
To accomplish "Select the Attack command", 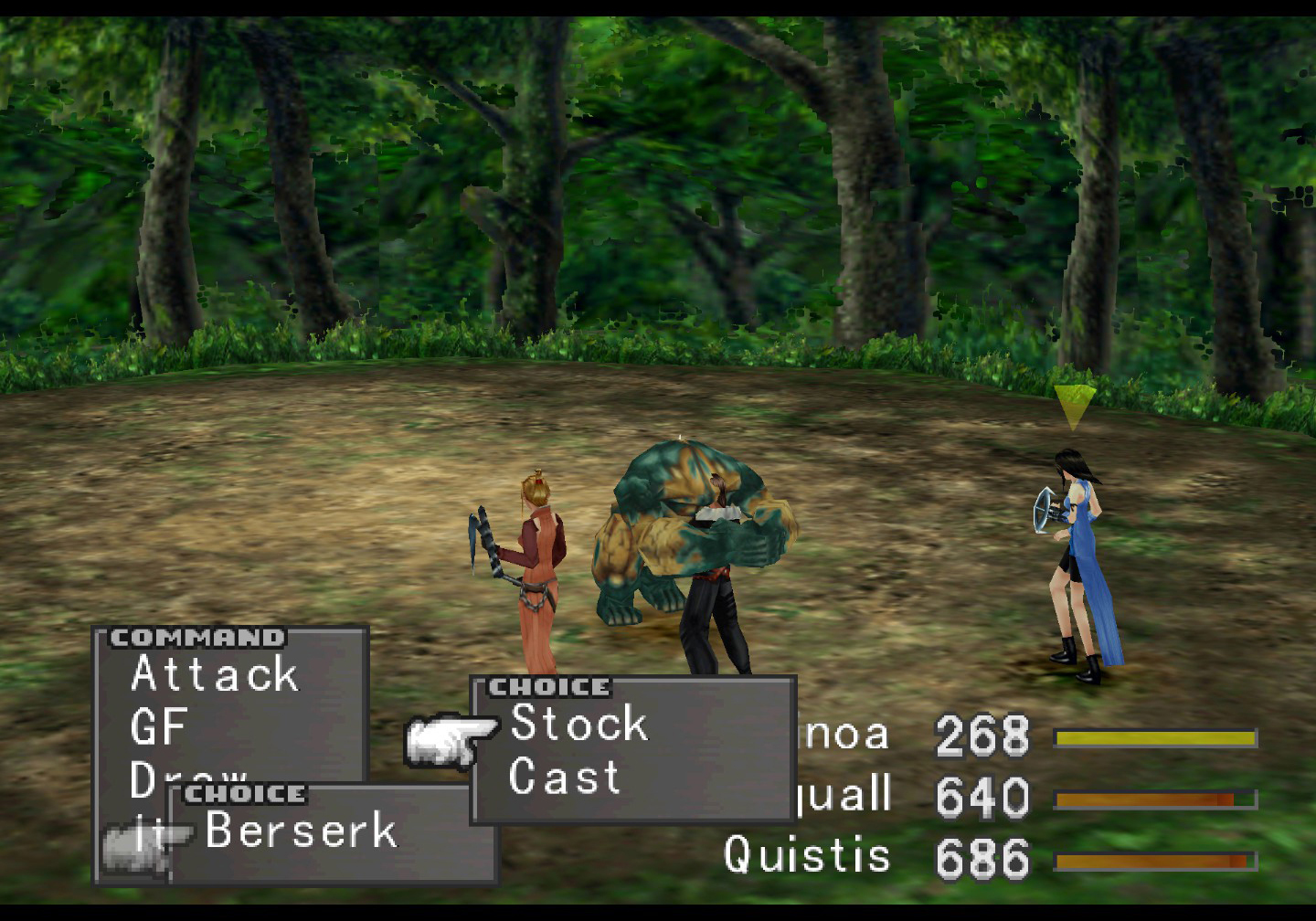I will 215,674.
